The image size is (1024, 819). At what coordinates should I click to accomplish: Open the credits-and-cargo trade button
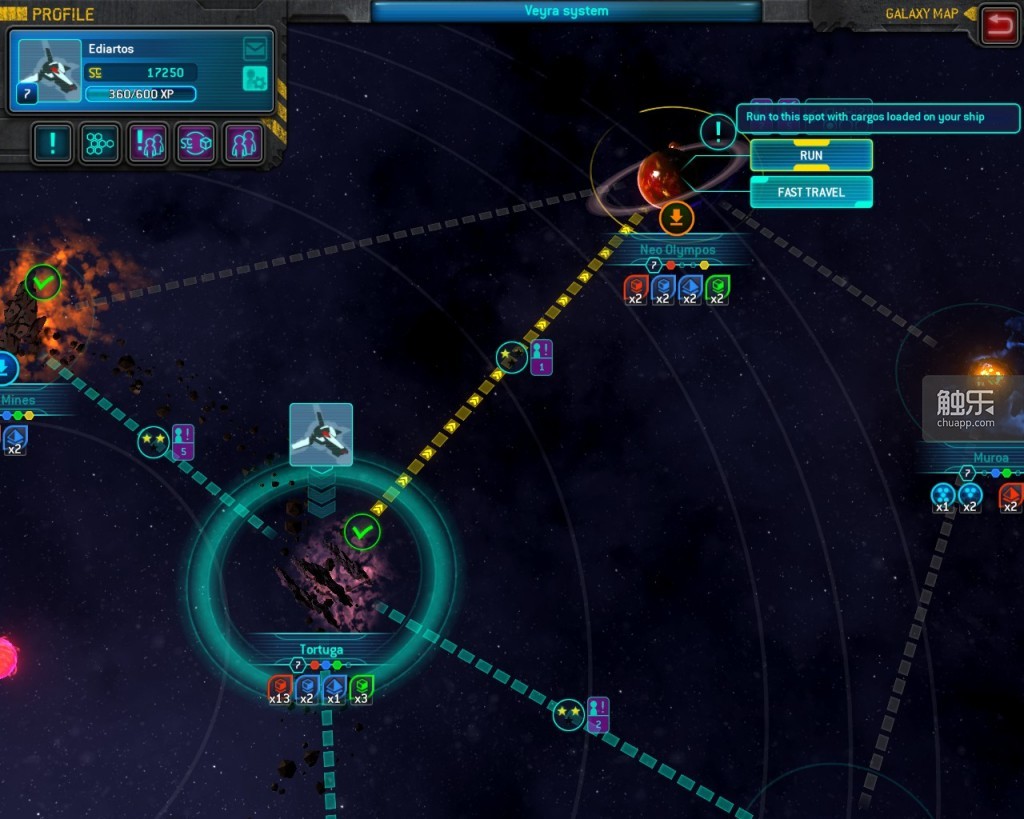[x=196, y=144]
